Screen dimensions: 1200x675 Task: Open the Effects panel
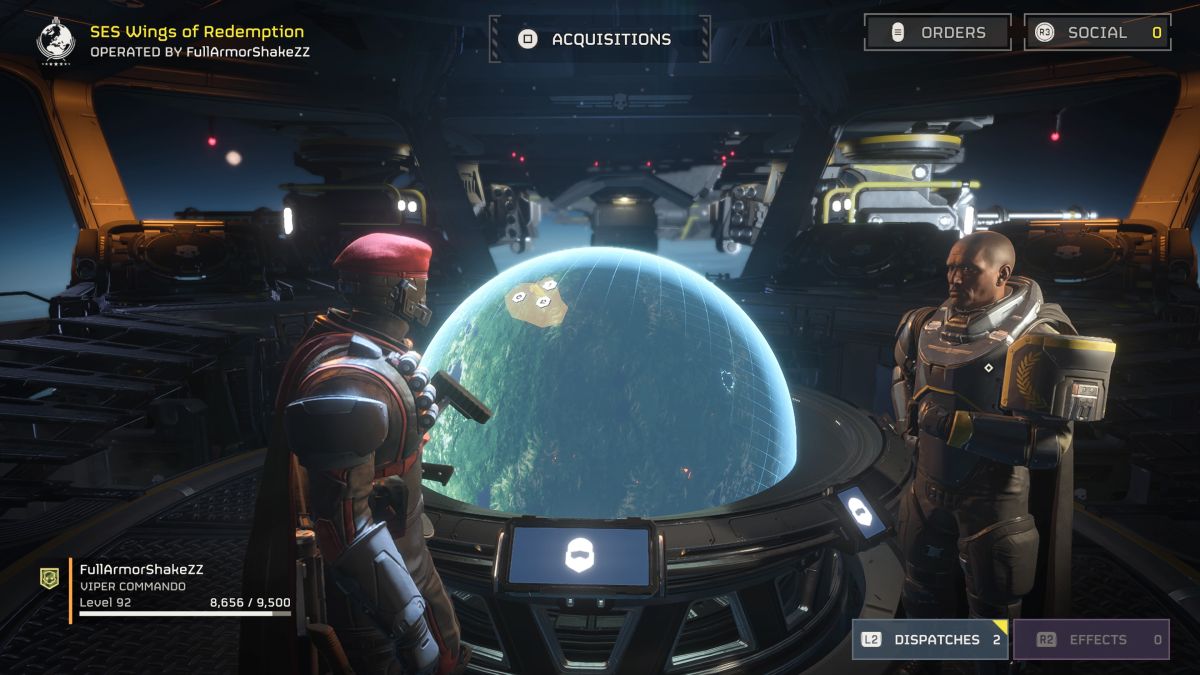(x=1090, y=640)
